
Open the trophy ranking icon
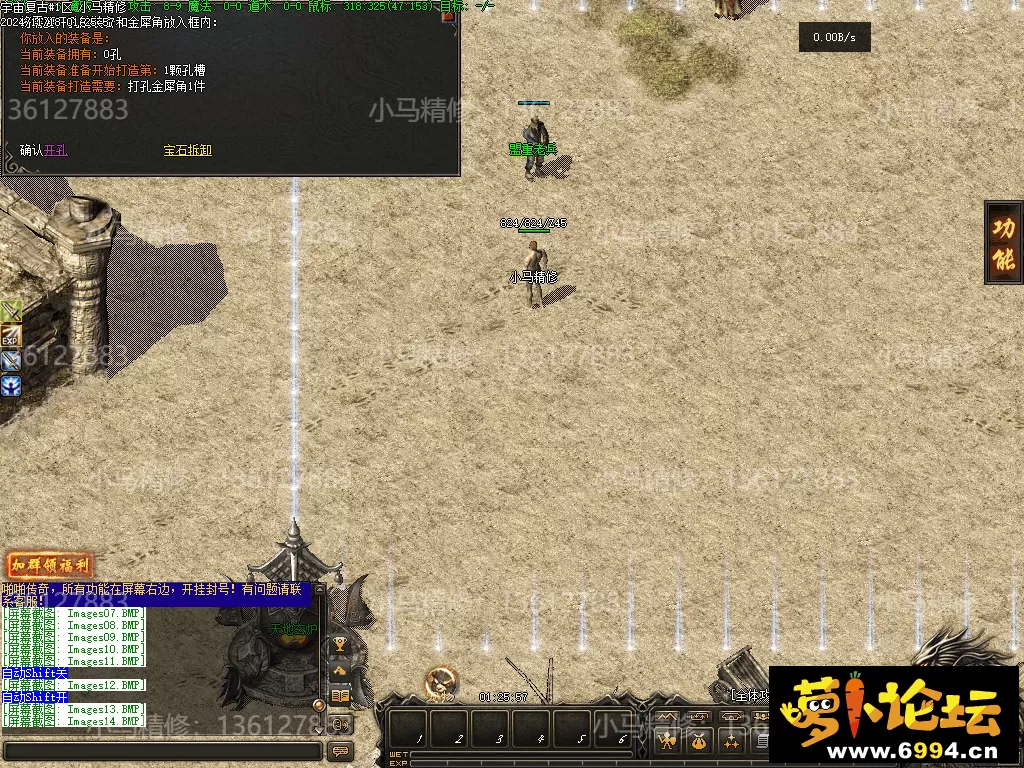(340, 645)
